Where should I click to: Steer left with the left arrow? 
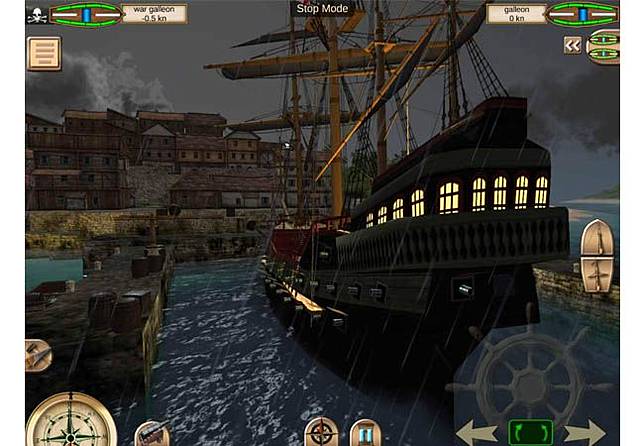click(477, 432)
